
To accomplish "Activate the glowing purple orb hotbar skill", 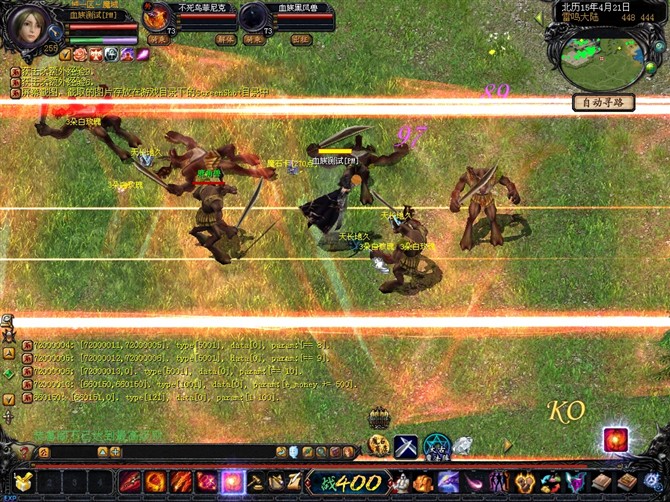I will pyautogui.click(x=233, y=482).
